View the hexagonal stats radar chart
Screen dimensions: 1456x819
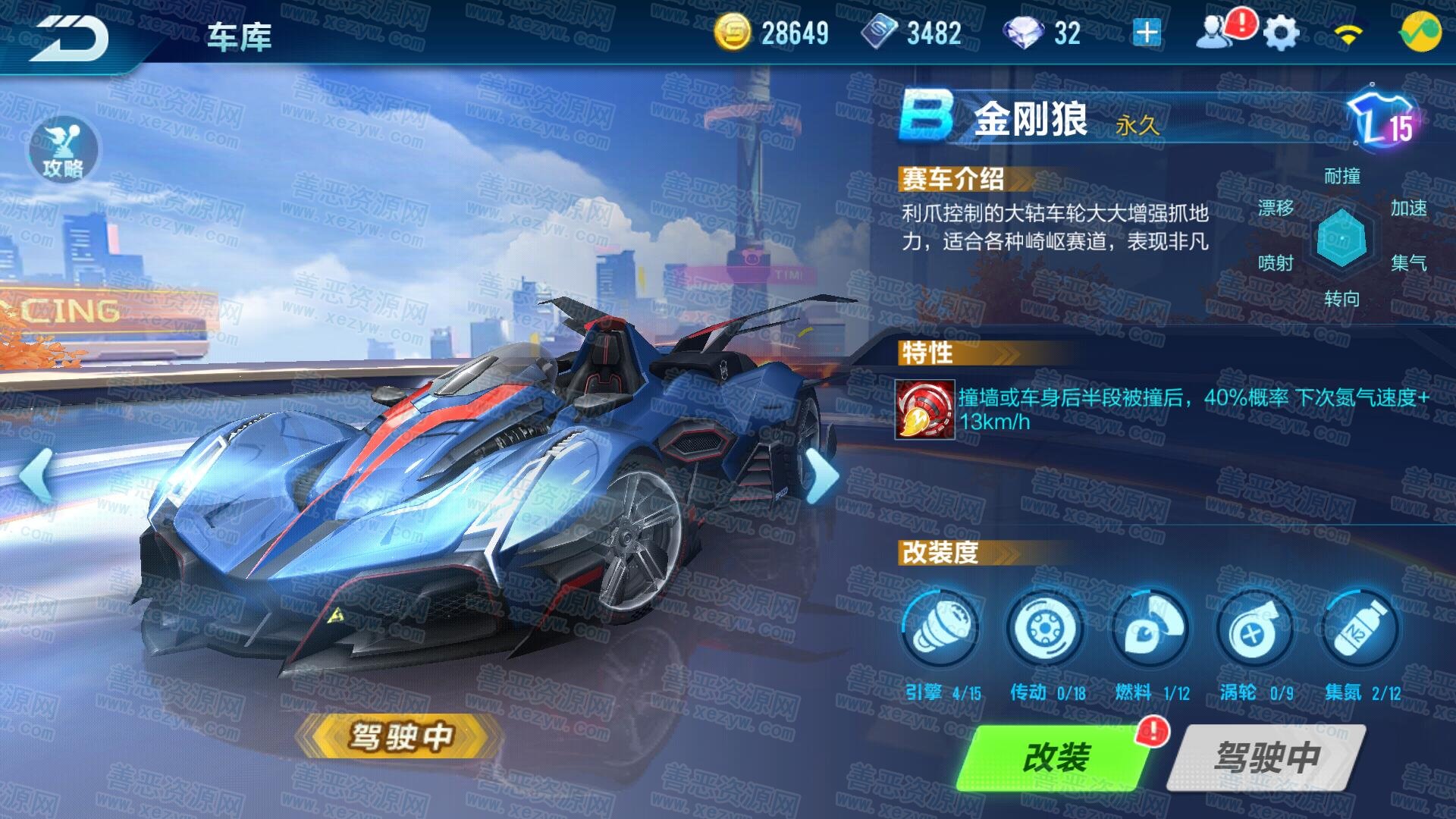pos(1341,238)
